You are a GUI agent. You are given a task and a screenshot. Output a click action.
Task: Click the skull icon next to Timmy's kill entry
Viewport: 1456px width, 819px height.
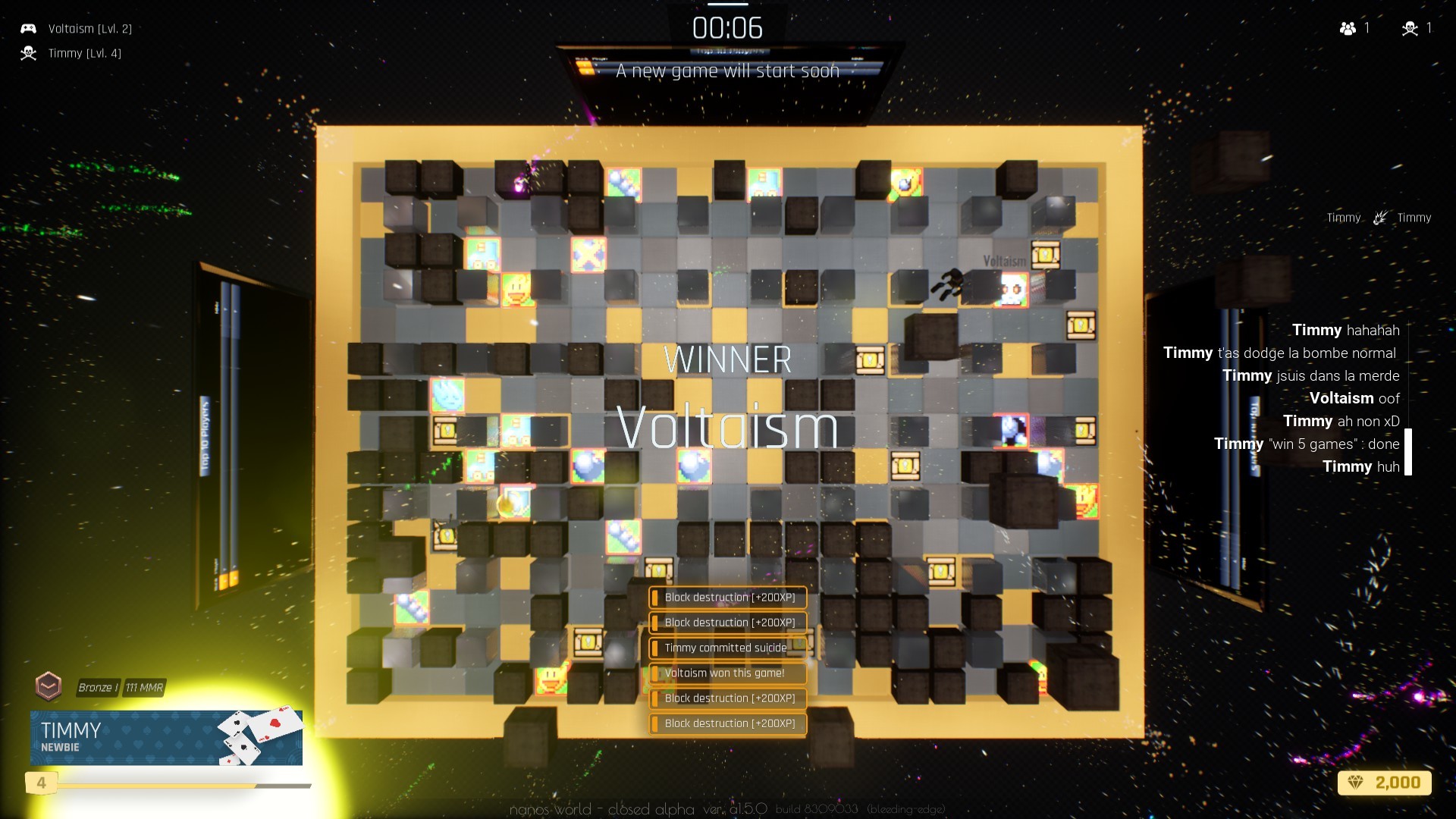tap(28, 53)
